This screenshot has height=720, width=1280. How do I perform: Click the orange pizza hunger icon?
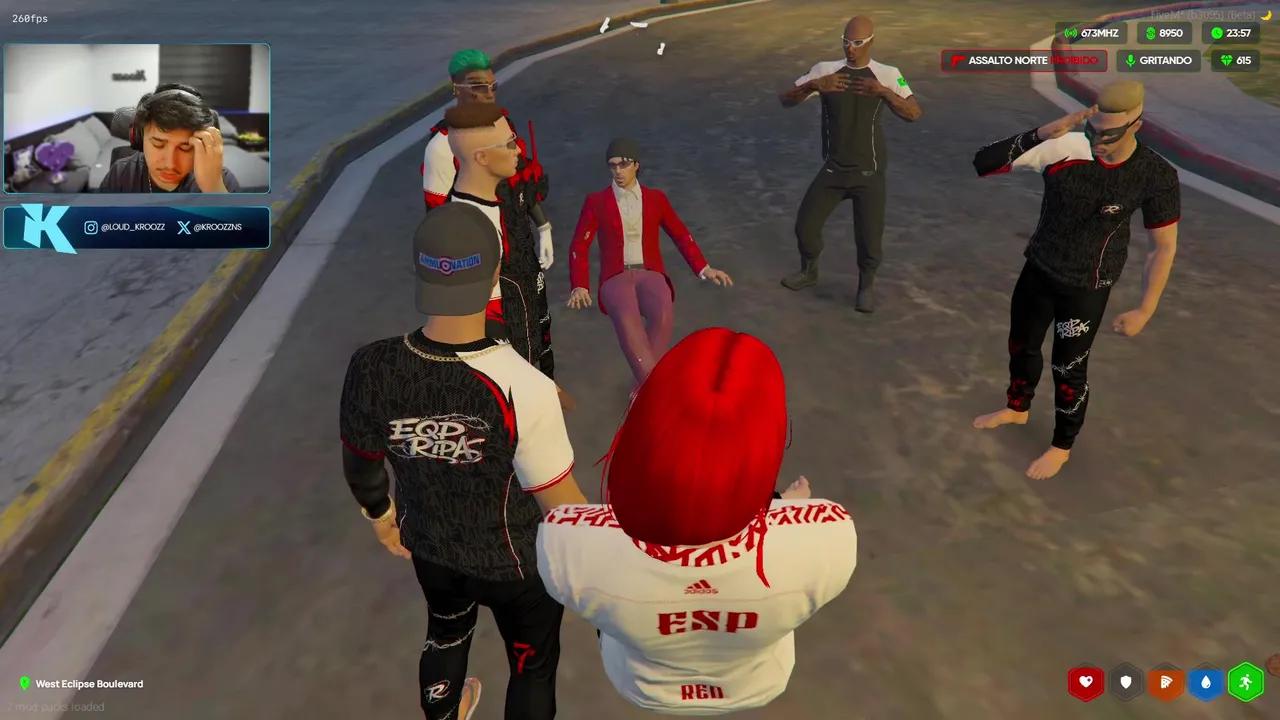click(1166, 682)
